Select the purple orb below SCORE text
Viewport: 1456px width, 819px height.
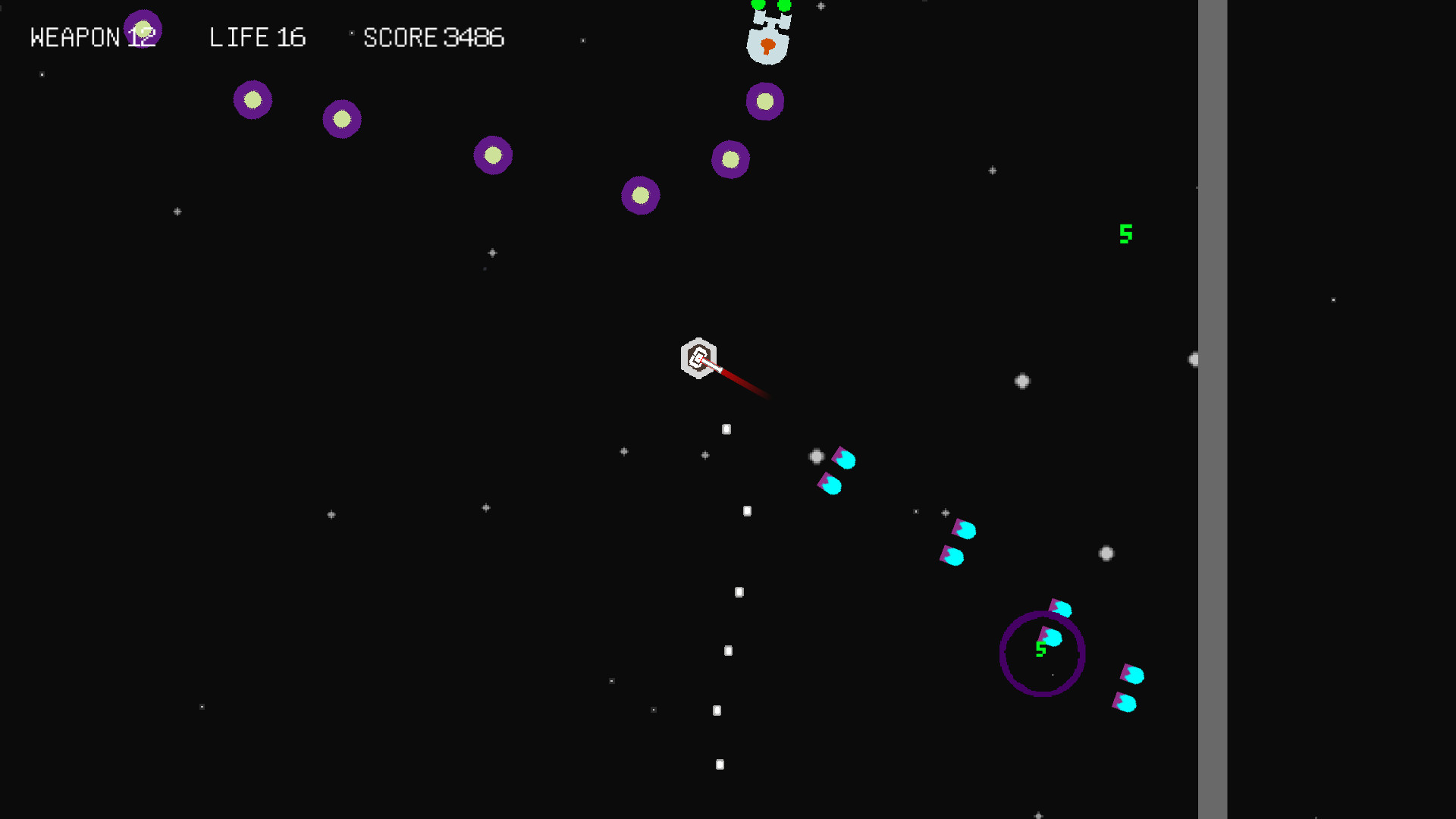pyautogui.click(x=492, y=155)
